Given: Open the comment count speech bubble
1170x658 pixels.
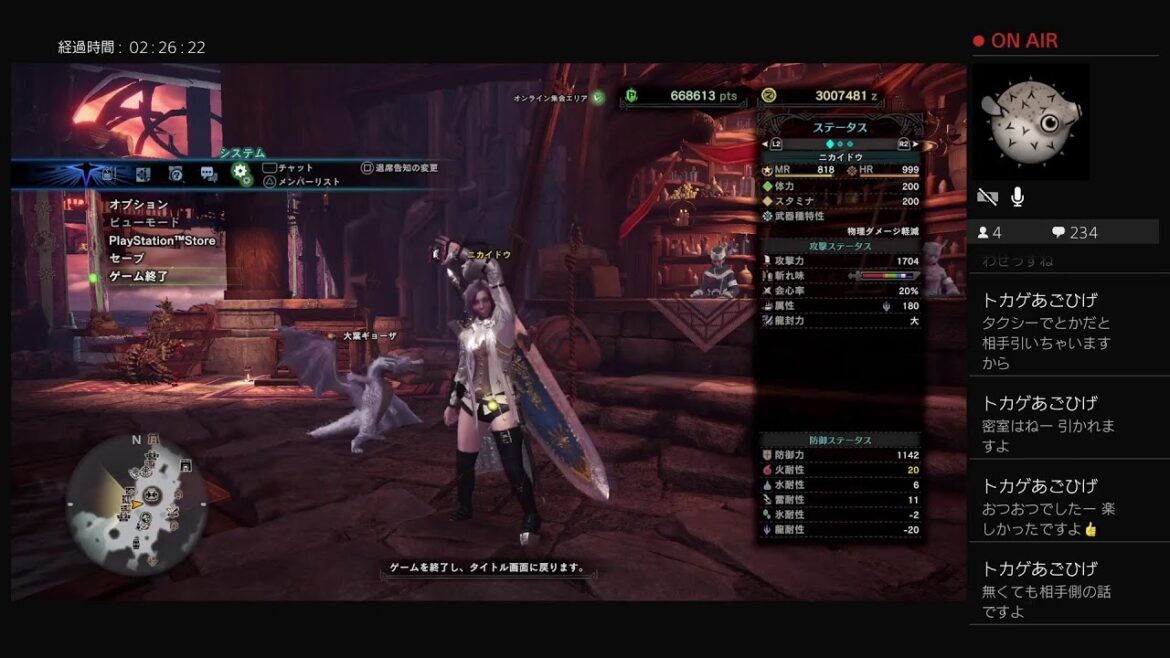Looking at the screenshot, I should (x=1058, y=232).
